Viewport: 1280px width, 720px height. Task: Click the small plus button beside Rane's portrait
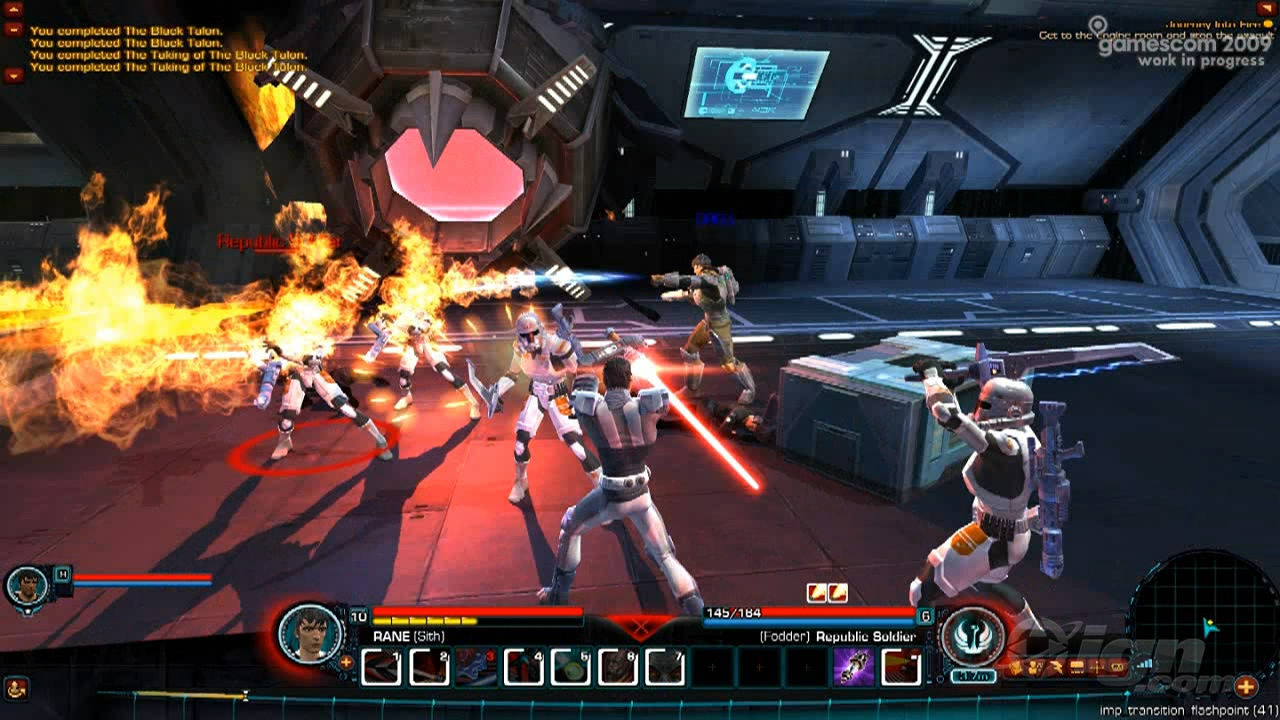346,661
